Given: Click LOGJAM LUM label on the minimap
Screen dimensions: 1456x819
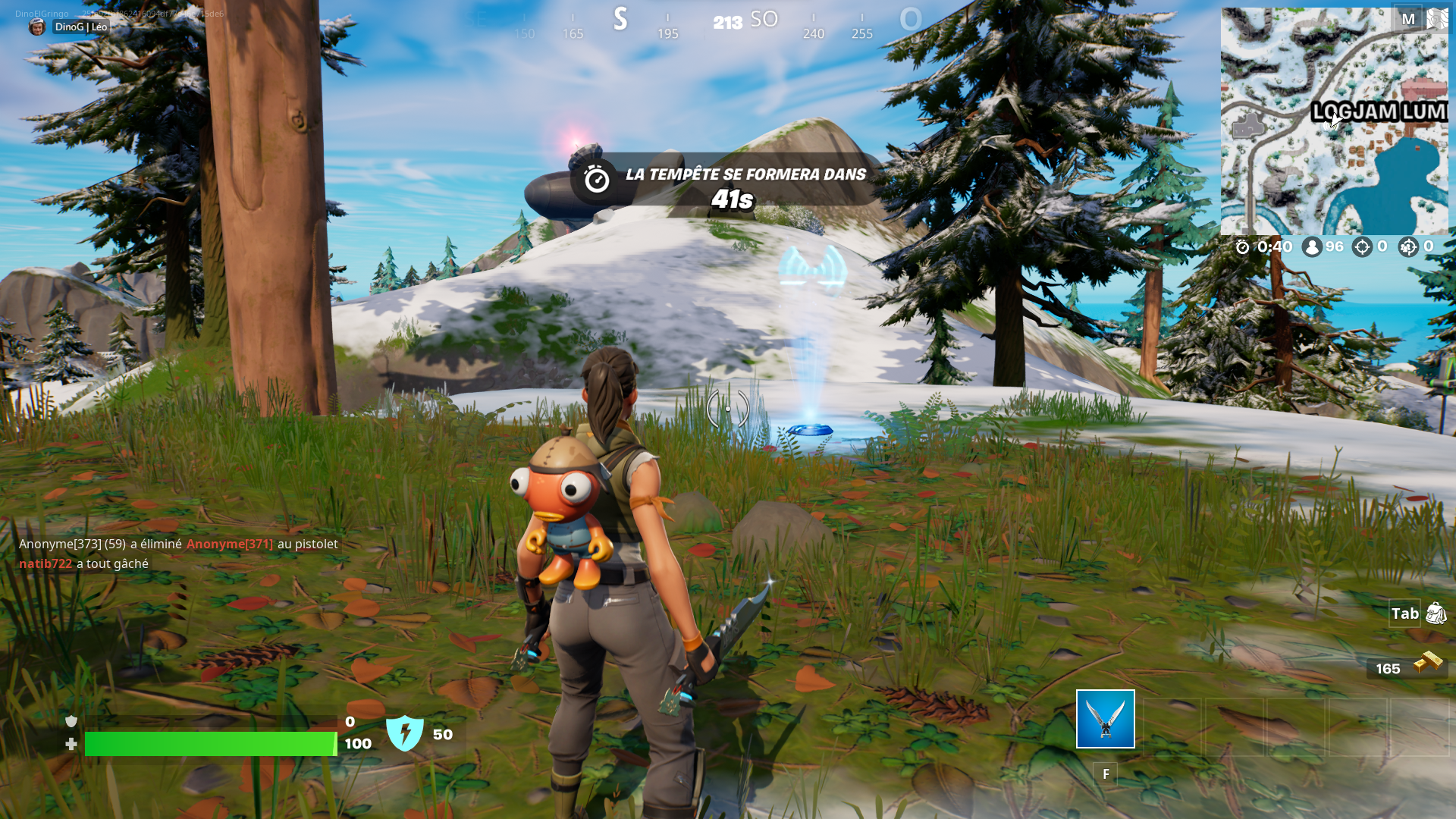Looking at the screenshot, I should [x=1379, y=112].
